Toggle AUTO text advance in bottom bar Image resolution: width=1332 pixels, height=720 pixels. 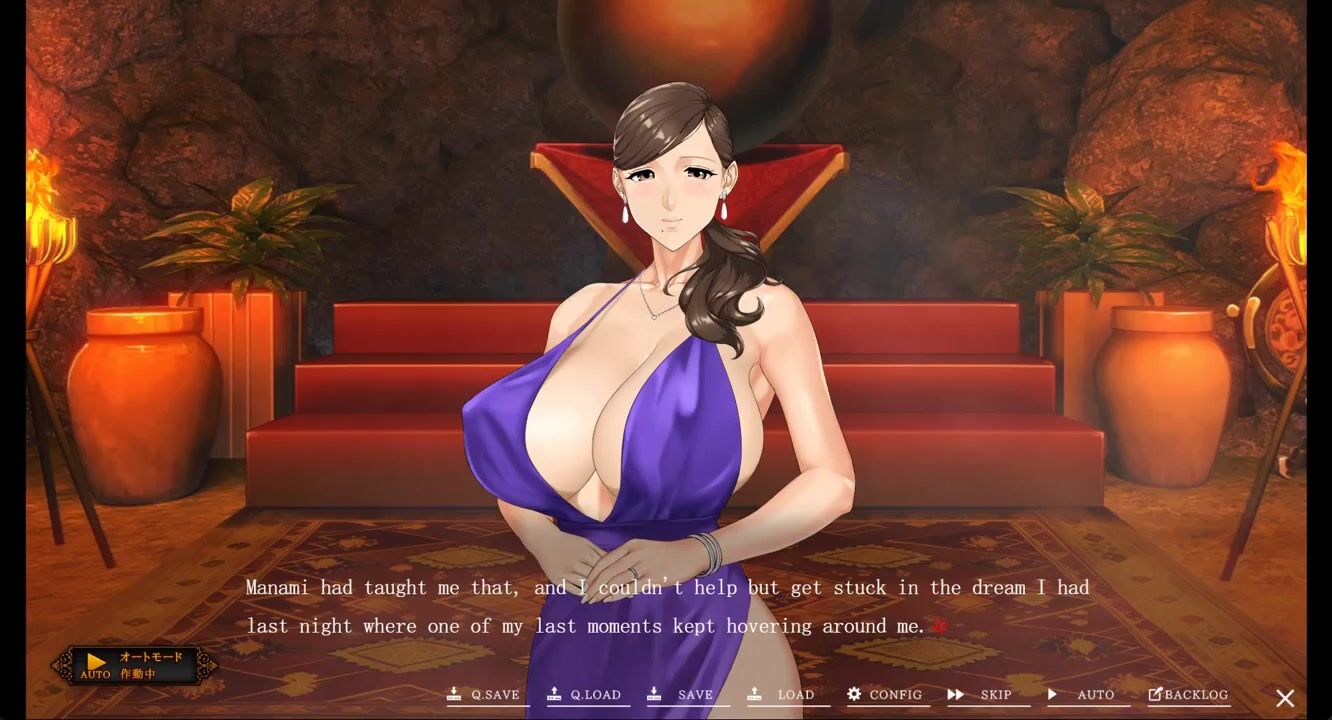(x=1082, y=695)
